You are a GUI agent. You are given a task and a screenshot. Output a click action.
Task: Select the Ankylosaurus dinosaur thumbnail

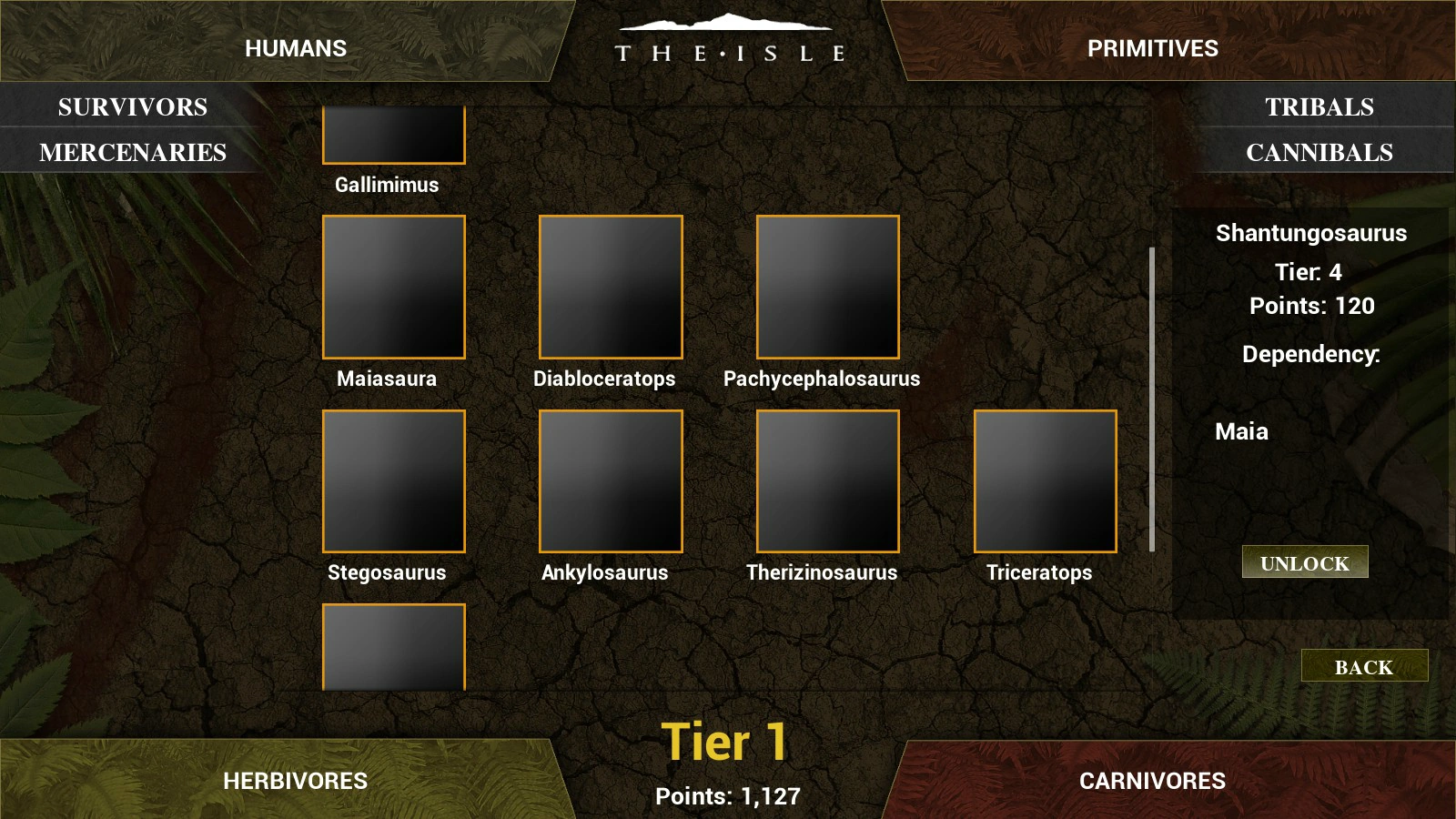coord(610,480)
